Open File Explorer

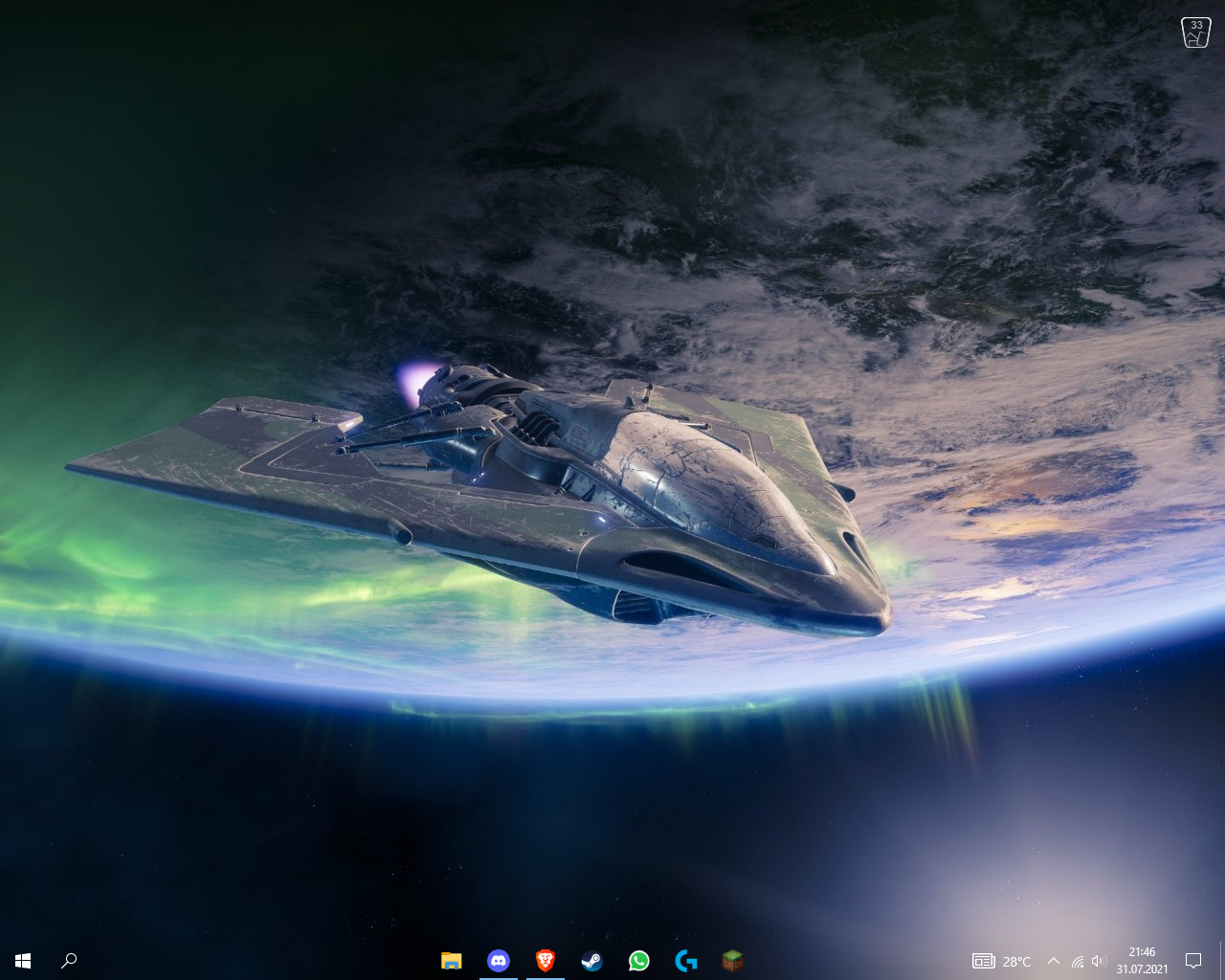pos(451,961)
